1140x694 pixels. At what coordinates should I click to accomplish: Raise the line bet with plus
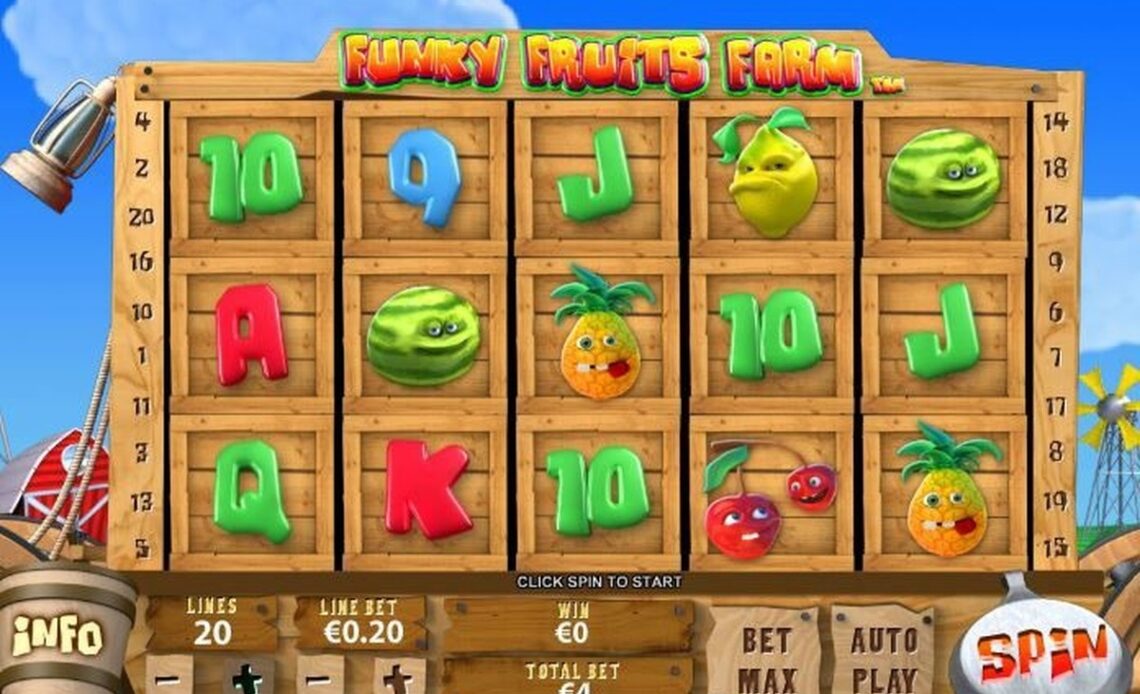pos(397,677)
